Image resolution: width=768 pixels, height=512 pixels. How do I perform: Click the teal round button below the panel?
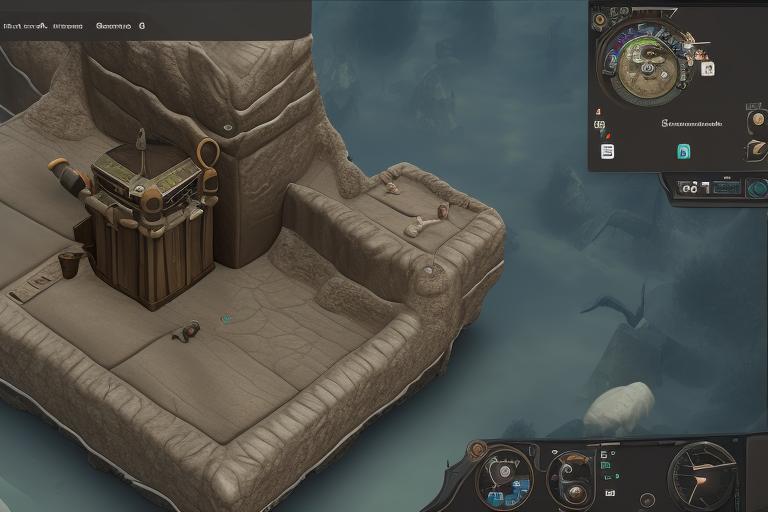pyautogui.click(x=757, y=187)
